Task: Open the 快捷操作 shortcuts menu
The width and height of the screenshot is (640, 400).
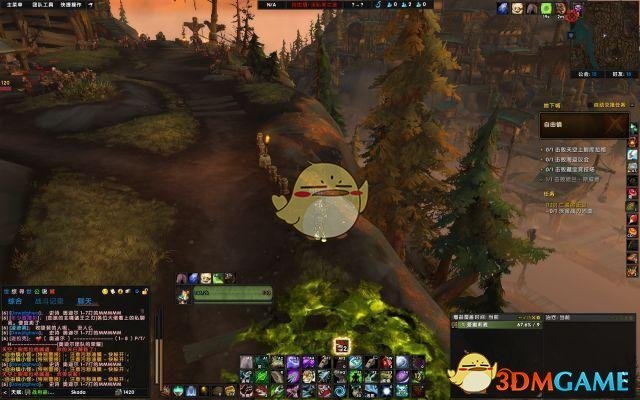Action: point(71,5)
